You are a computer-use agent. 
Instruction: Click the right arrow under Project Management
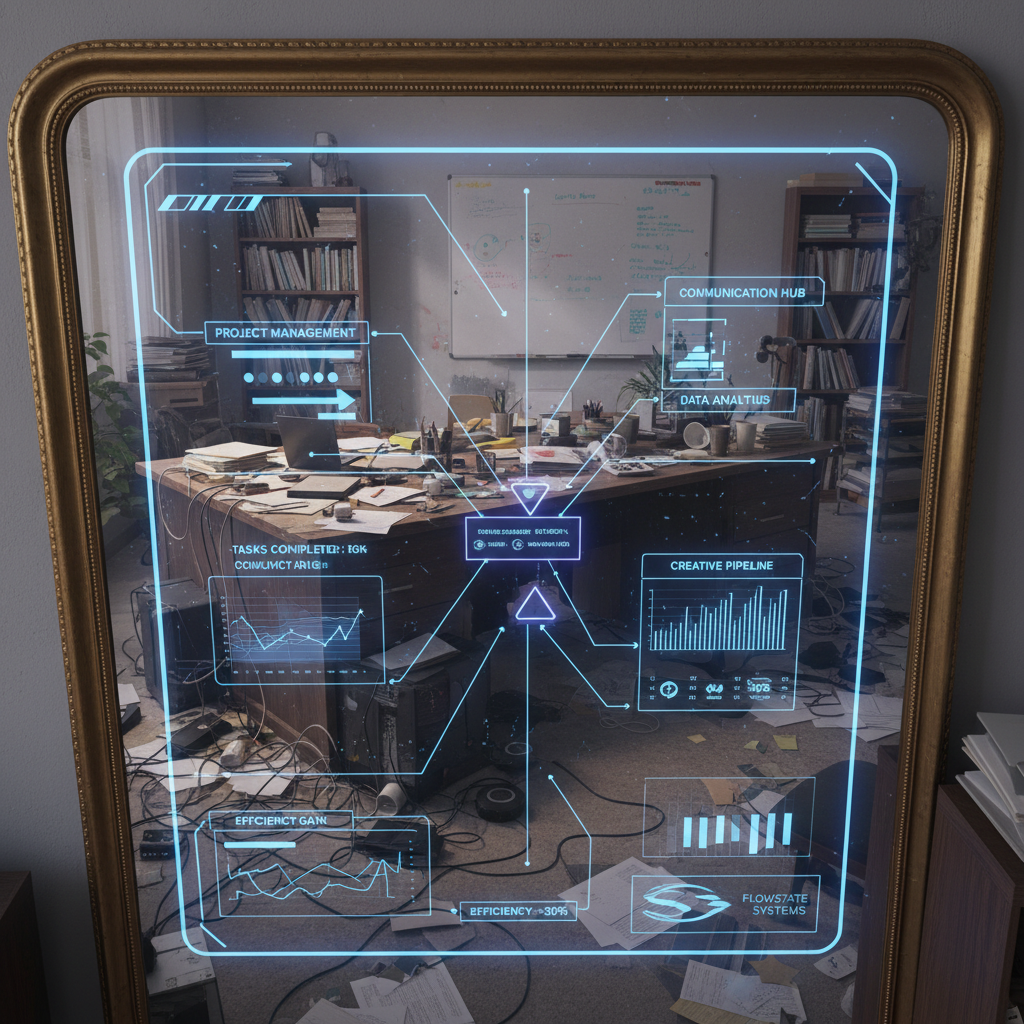click(303, 401)
